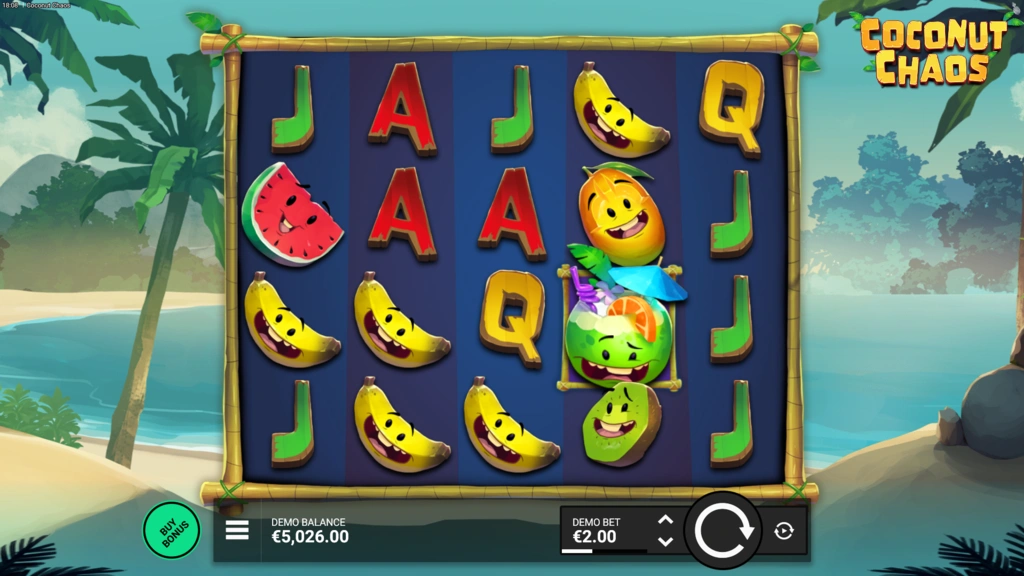Open the green Buy Bonus button

point(171,530)
